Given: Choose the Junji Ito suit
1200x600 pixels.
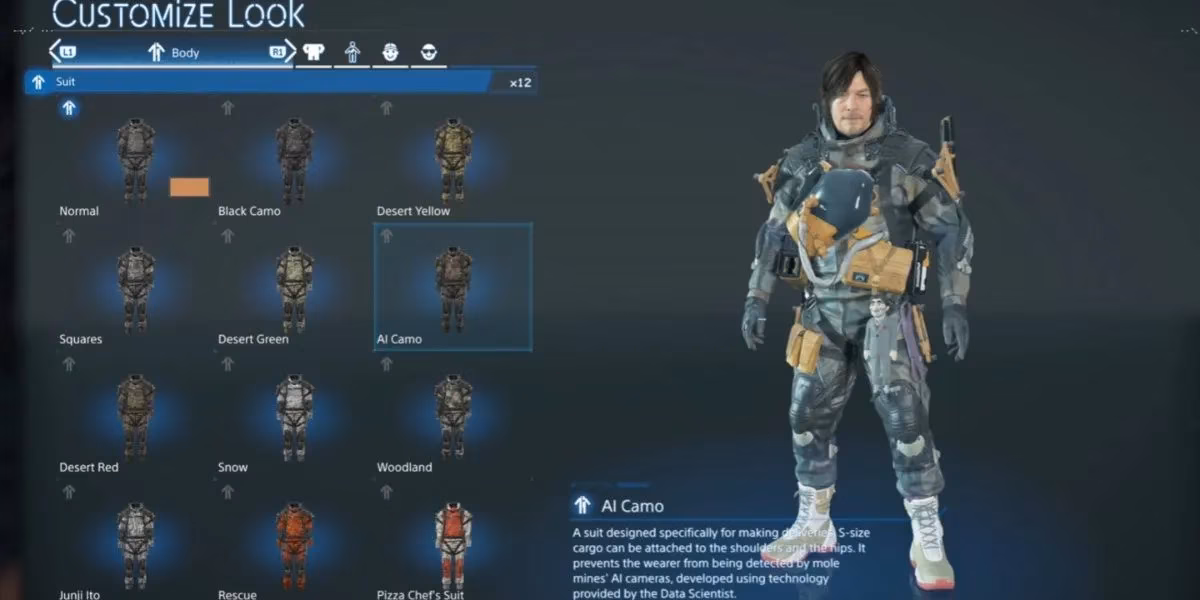Looking at the screenshot, I should point(135,544).
